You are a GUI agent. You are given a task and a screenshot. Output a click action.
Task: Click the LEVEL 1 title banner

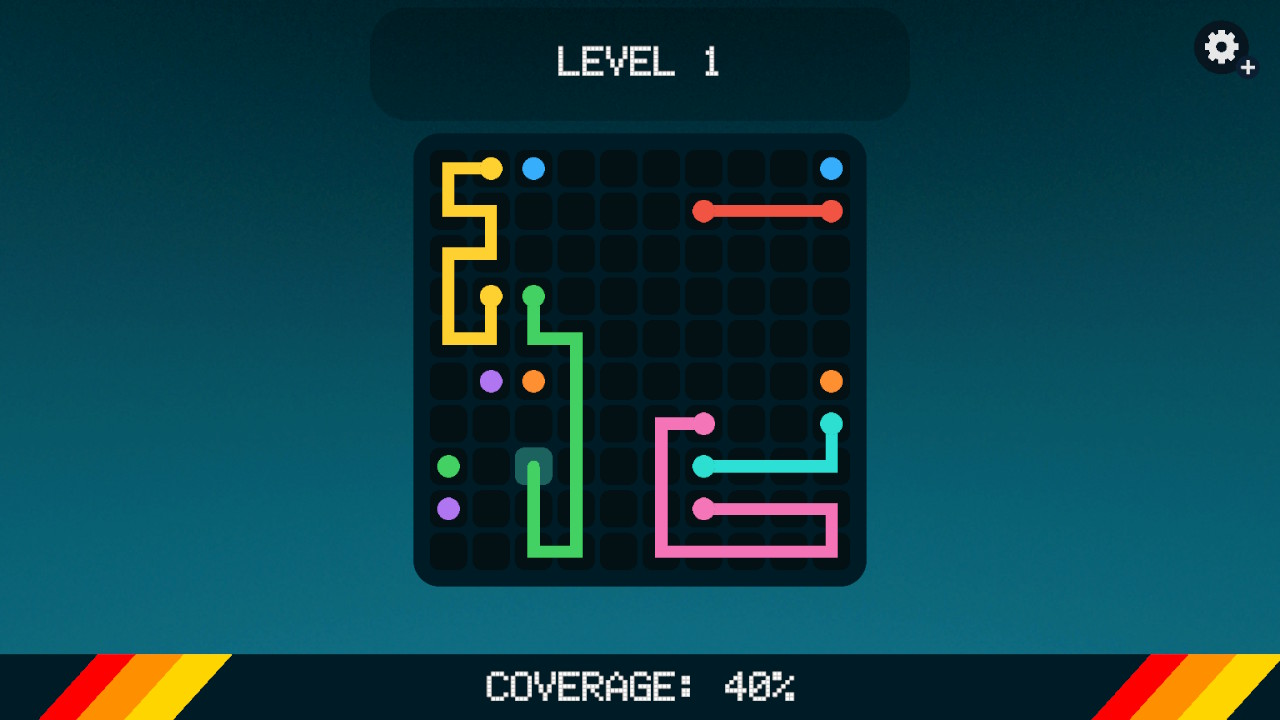click(x=639, y=63)
